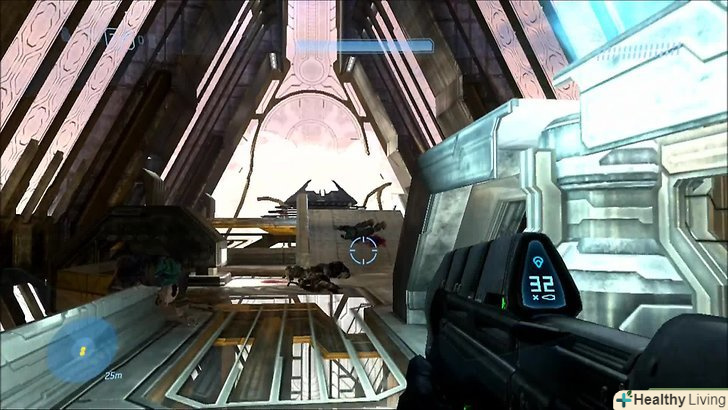Click the blue motion tracker radar
The height and width of the screenshot is (410, 728).
(75, 353)
